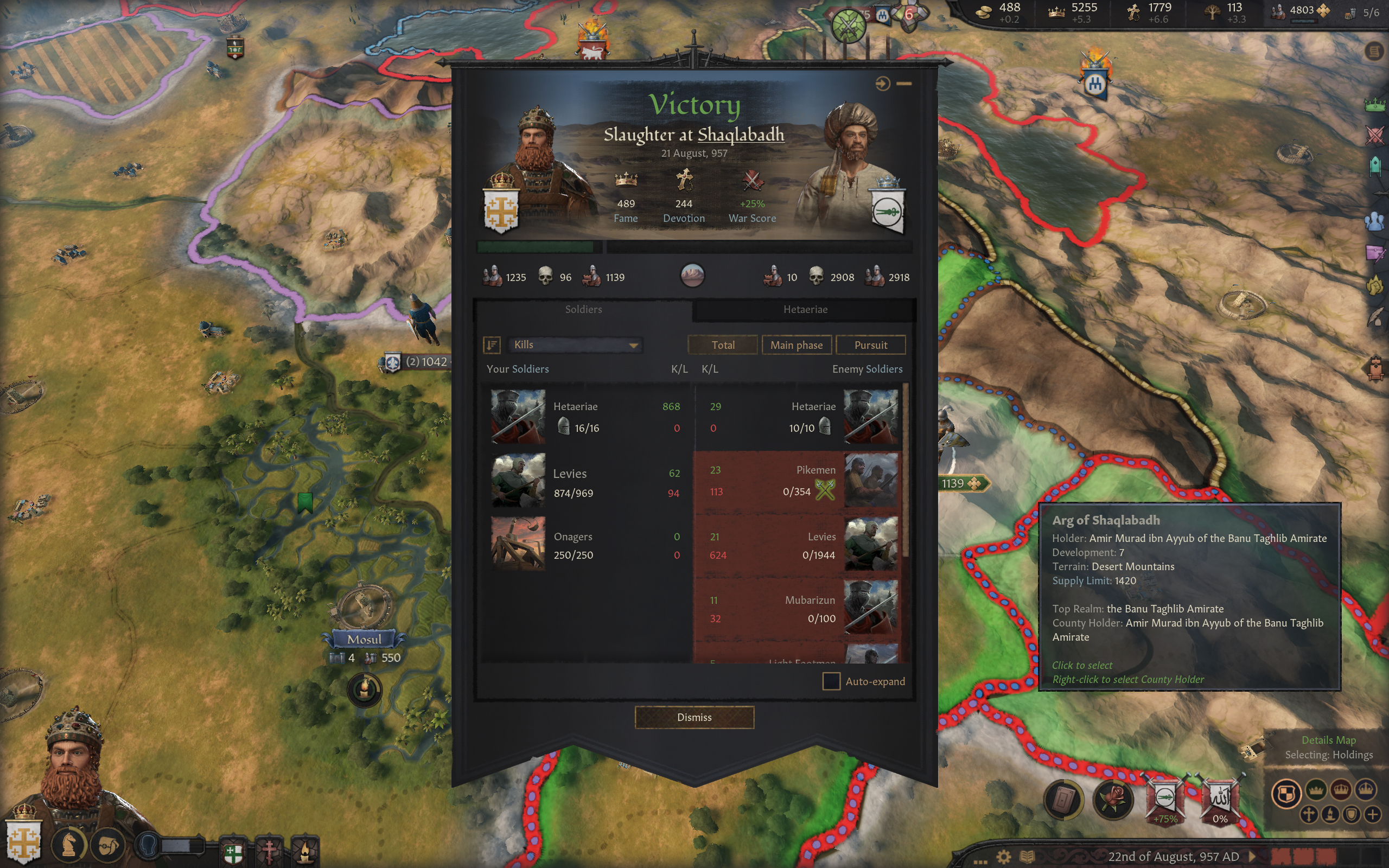Dismiss the battle result window
The image size is (1389, 868).
pyautogui.click(x=694, y=717)
